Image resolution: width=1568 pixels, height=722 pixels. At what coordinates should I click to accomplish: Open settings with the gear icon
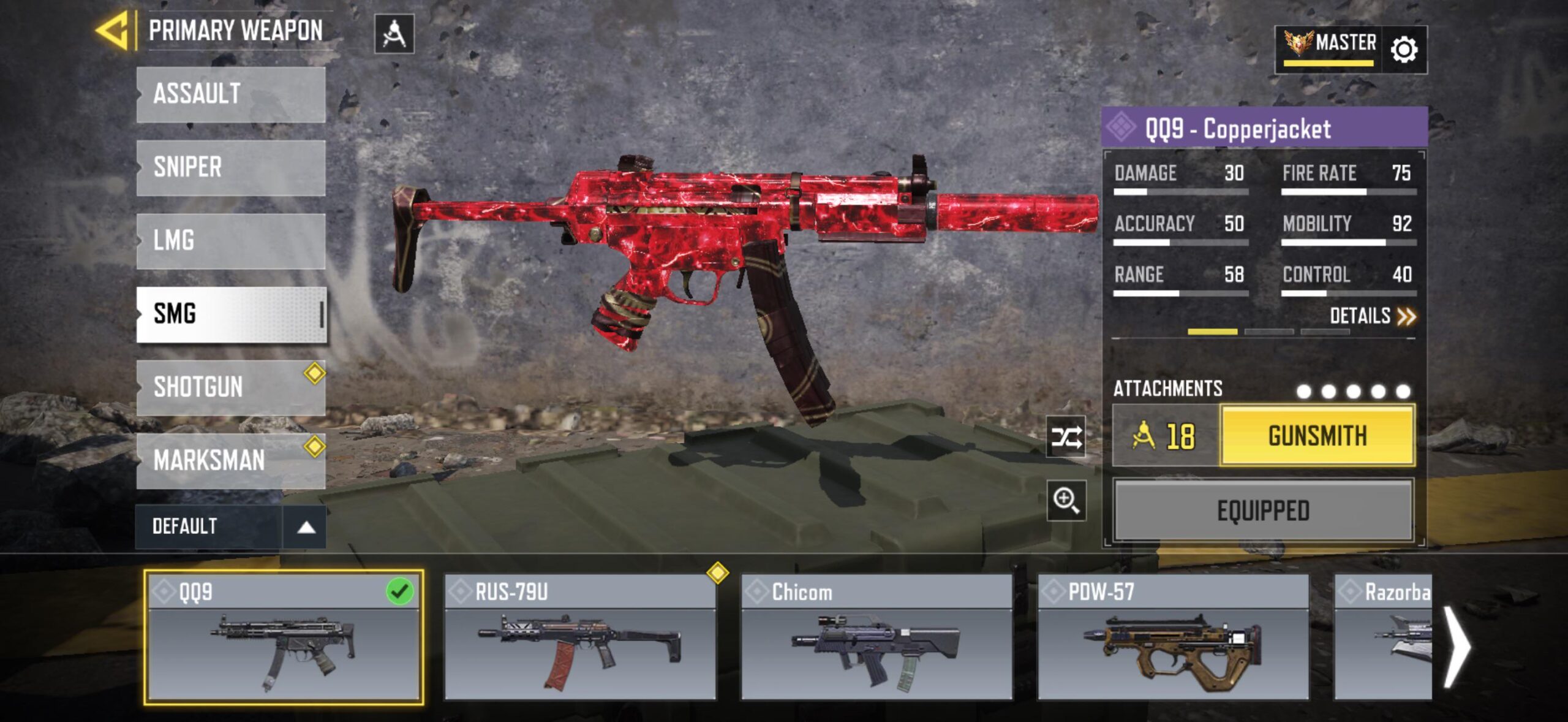[1404, 50]
